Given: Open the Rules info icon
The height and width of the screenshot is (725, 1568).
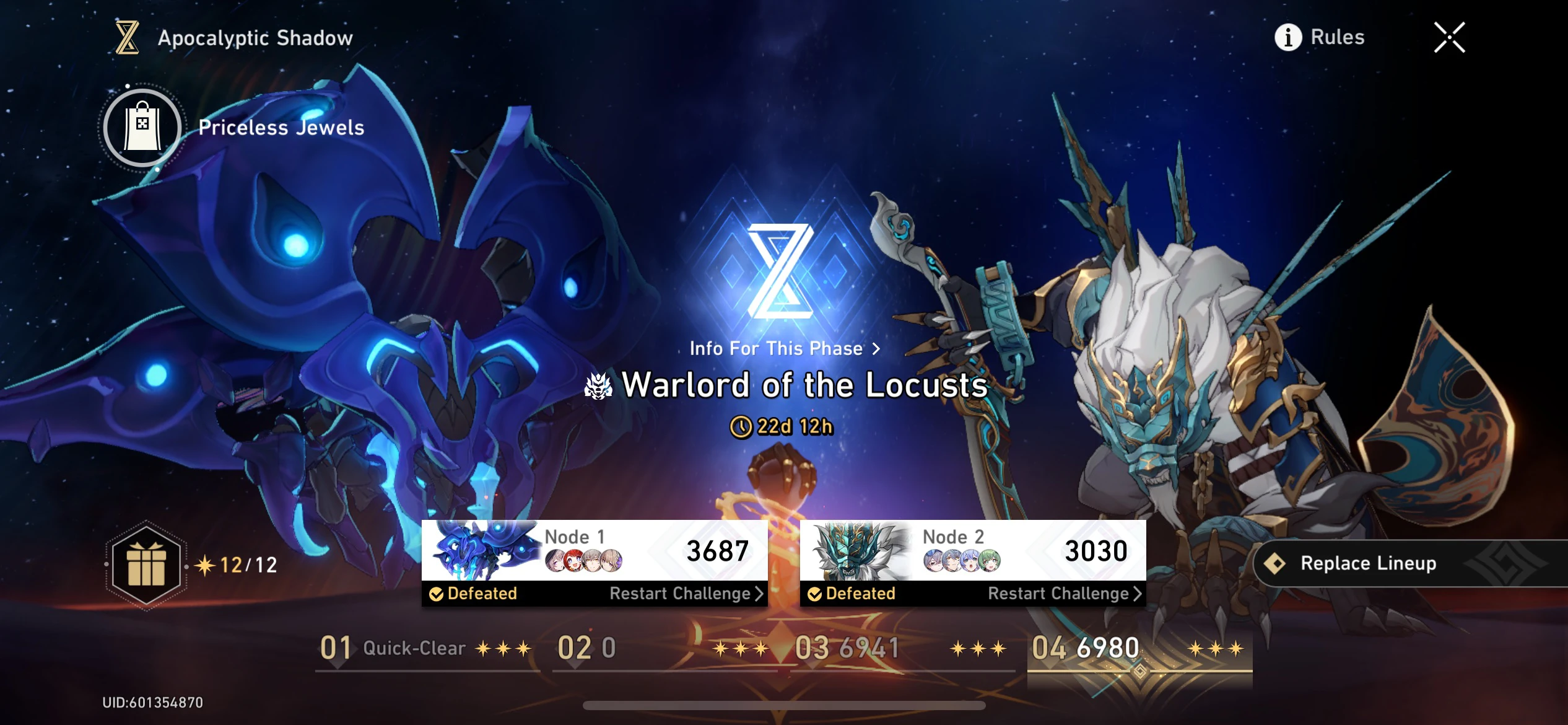Looking at the screenshot, I should [1287, 37].
